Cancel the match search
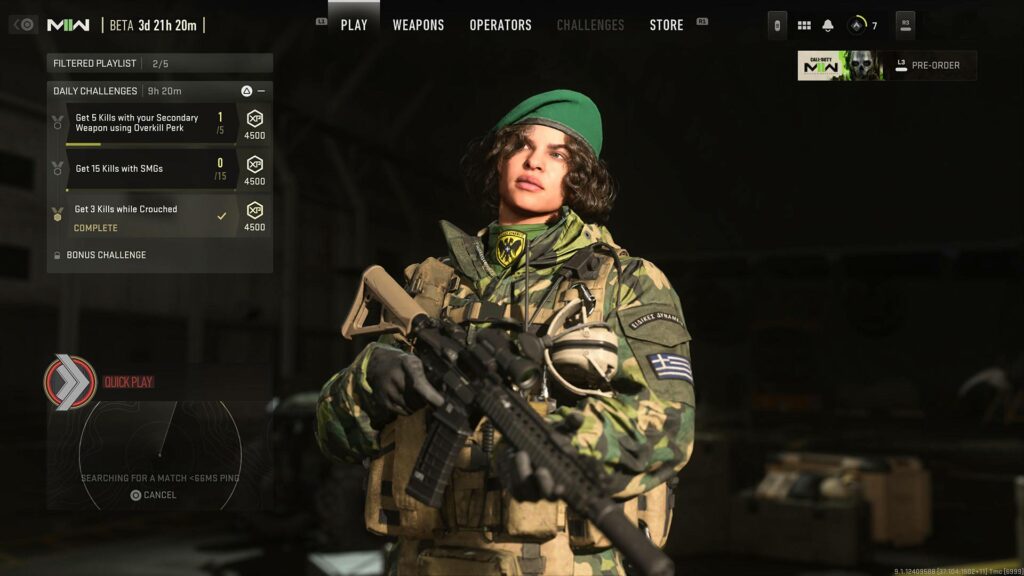Viewport: 1024px width, 576px height. pos(153,495)
